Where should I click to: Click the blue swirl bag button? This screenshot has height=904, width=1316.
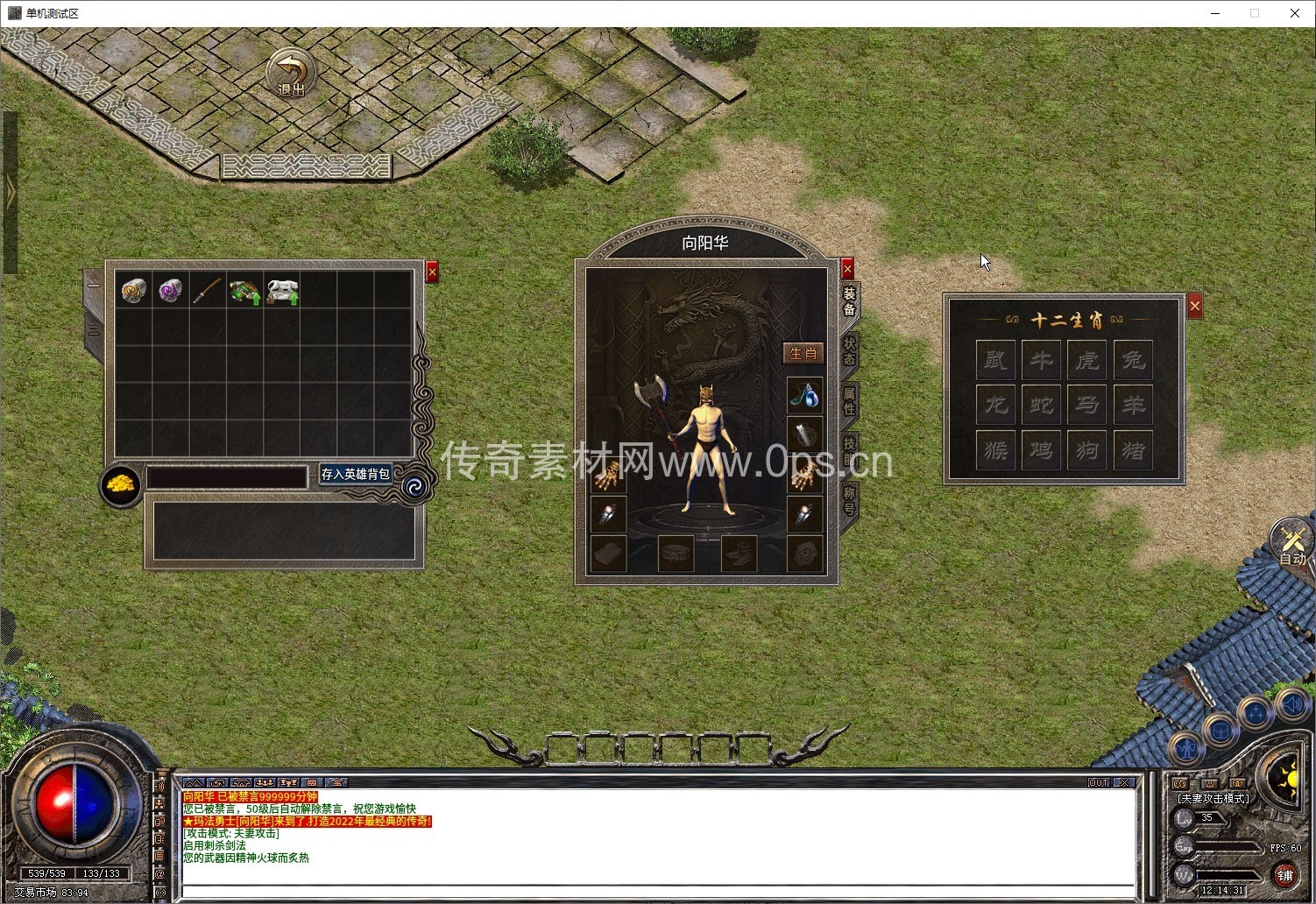point(414,486)
